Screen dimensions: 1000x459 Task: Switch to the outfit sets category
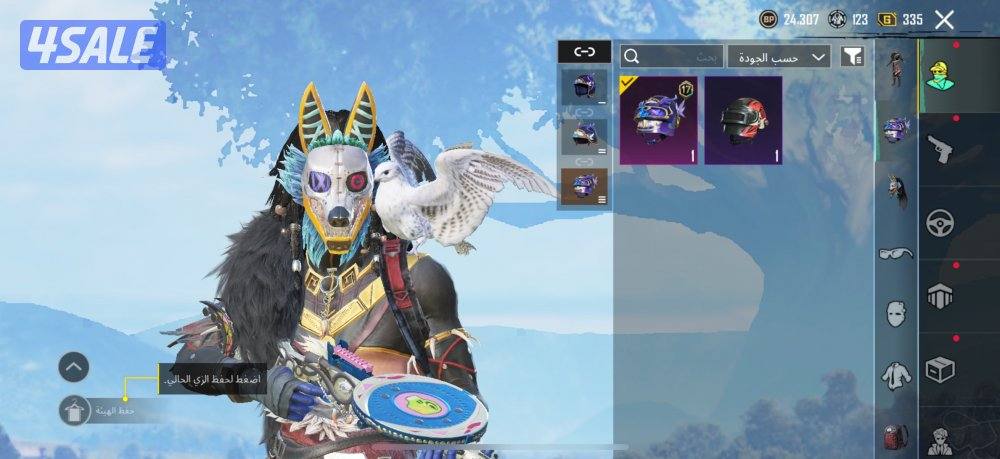(x=896, y=67)
